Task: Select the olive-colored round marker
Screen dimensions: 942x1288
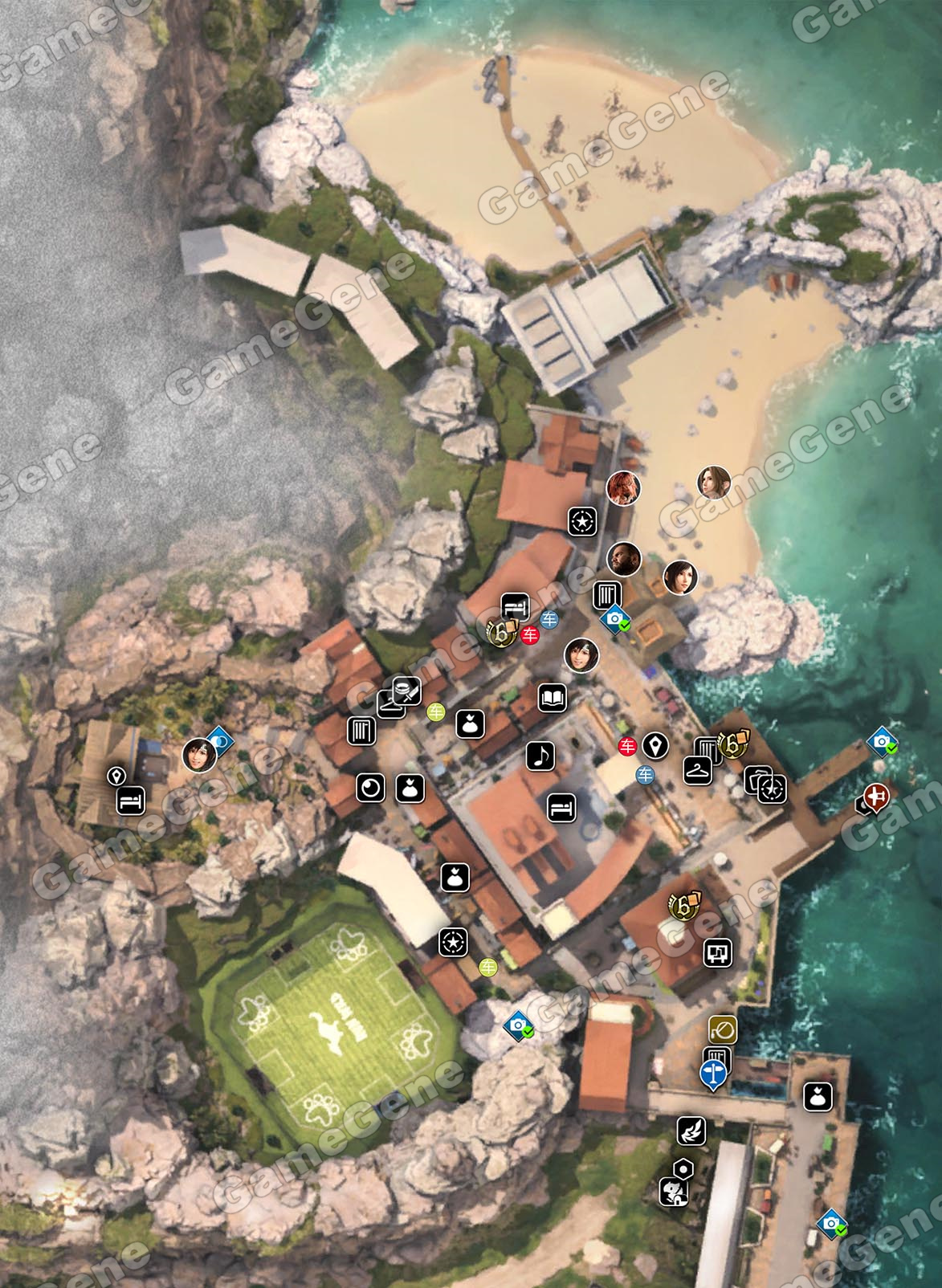Action: 723,1029
